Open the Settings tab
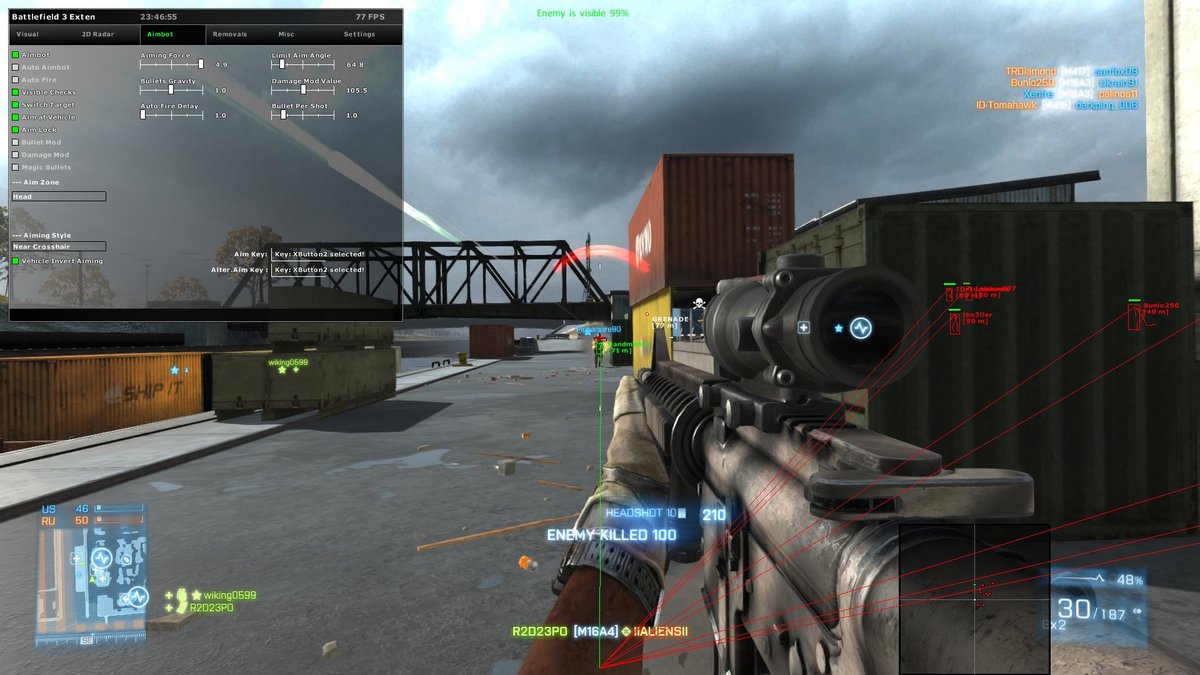This screenshot has width=1200, height=675. point(359,34)
